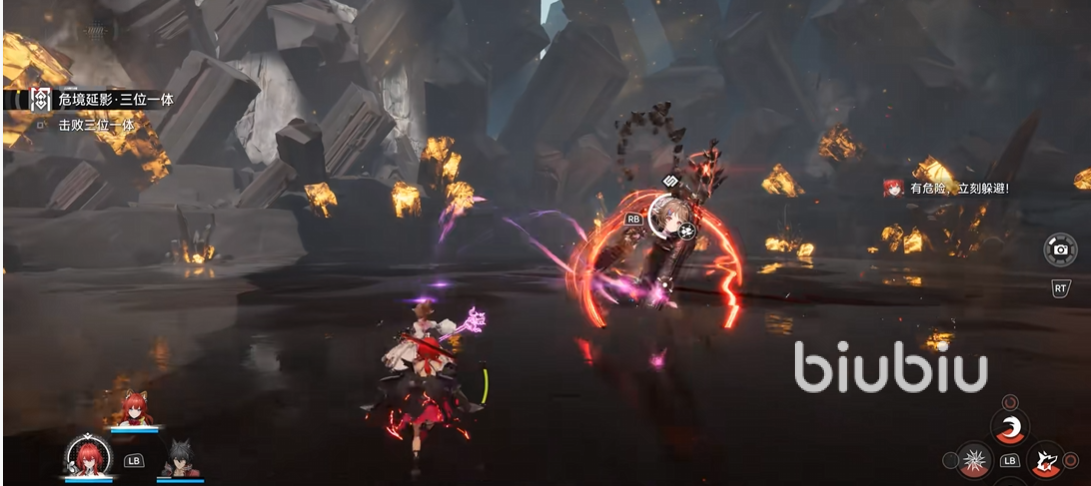The image size is (1091, 486).
Task: Trigger the red claw skill icon
Action: pyautogui.click(x=1046, y=461)
